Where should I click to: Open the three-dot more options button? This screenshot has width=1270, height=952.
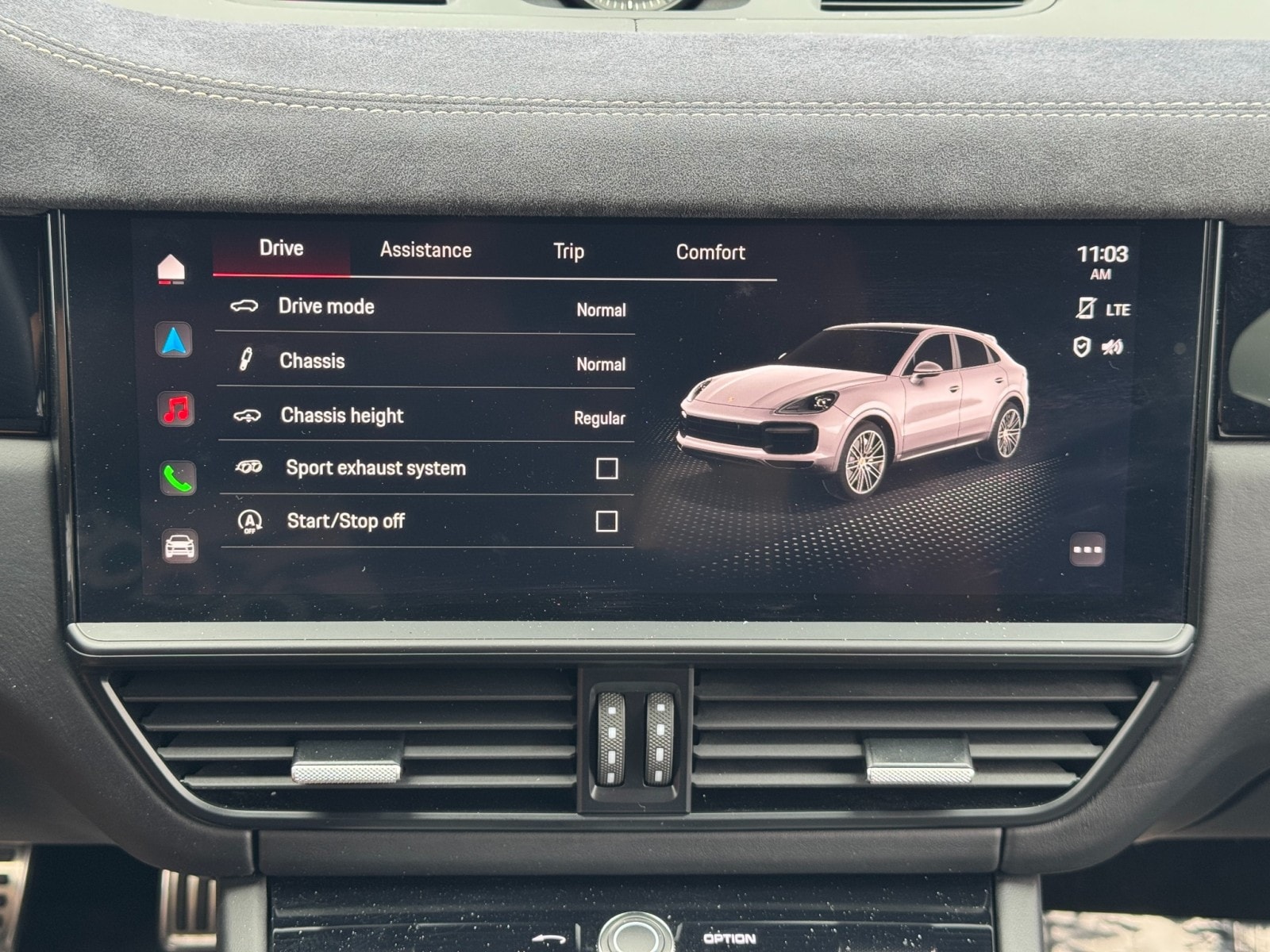(1087, 549)
